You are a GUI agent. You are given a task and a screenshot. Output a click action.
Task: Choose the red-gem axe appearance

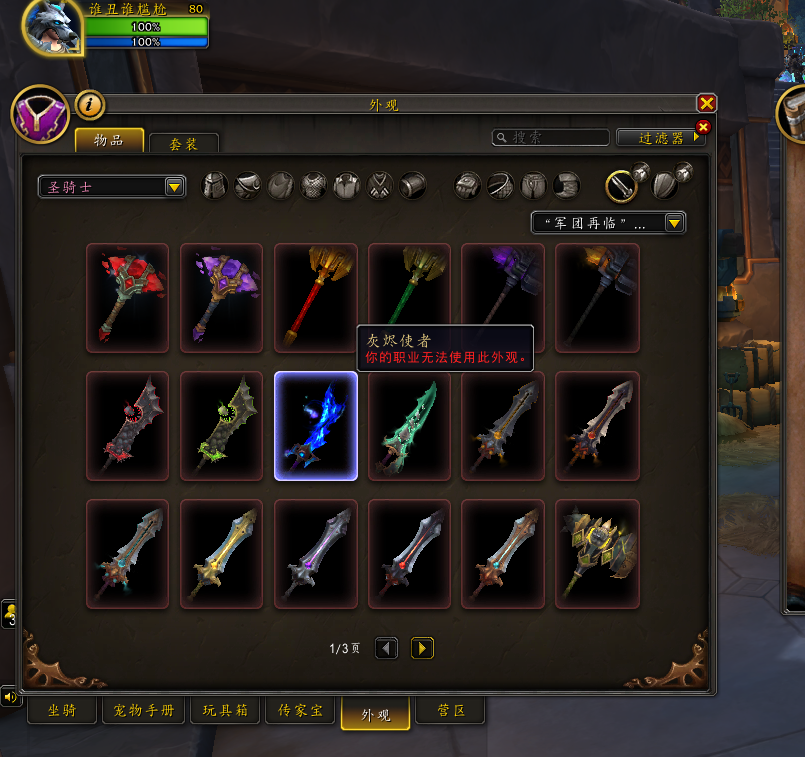click(x=128, y=298)
